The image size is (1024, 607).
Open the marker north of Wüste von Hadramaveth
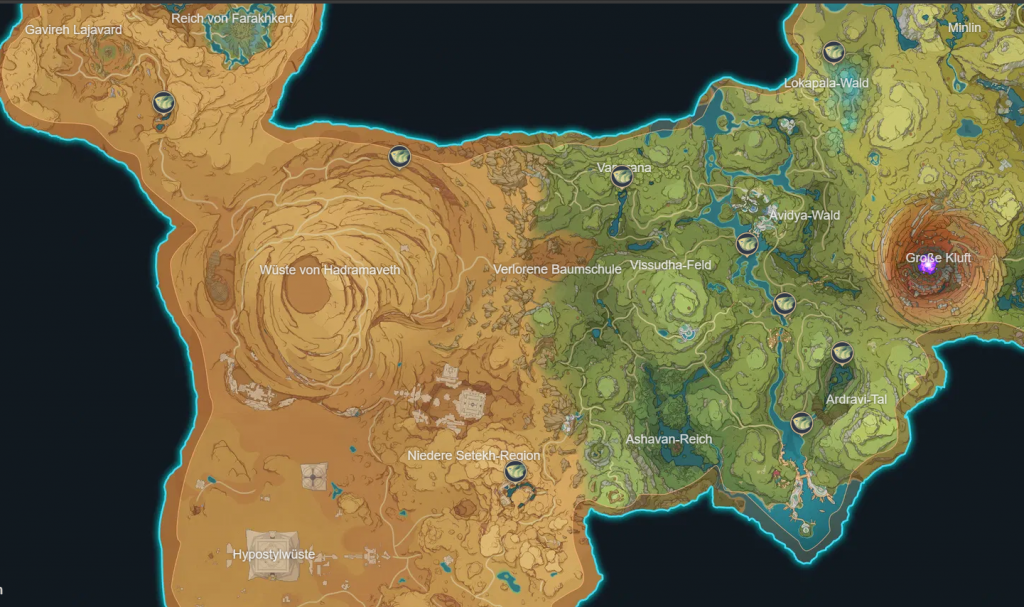pos(399,156)
